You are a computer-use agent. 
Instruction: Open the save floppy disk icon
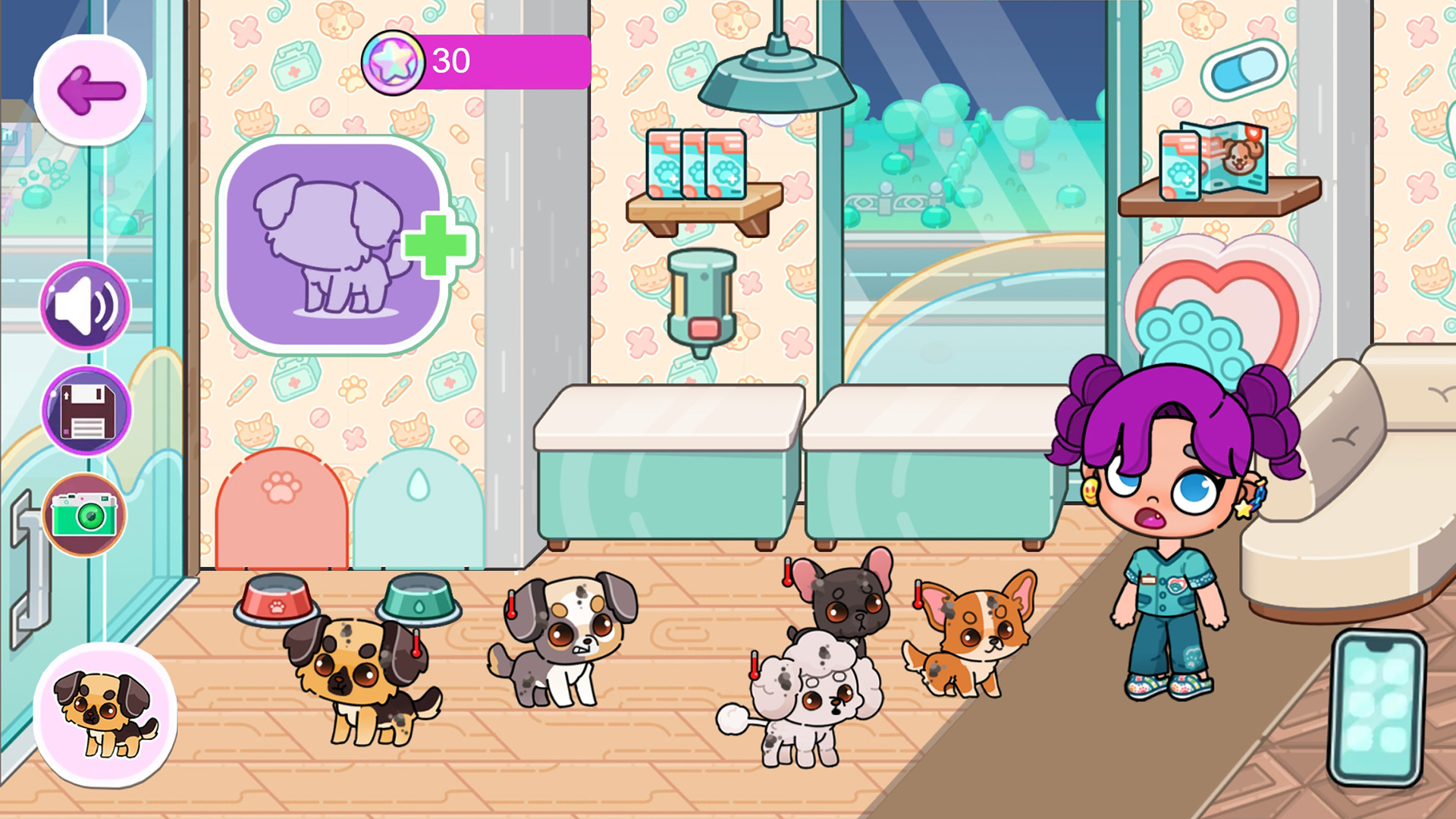(85, 409)
